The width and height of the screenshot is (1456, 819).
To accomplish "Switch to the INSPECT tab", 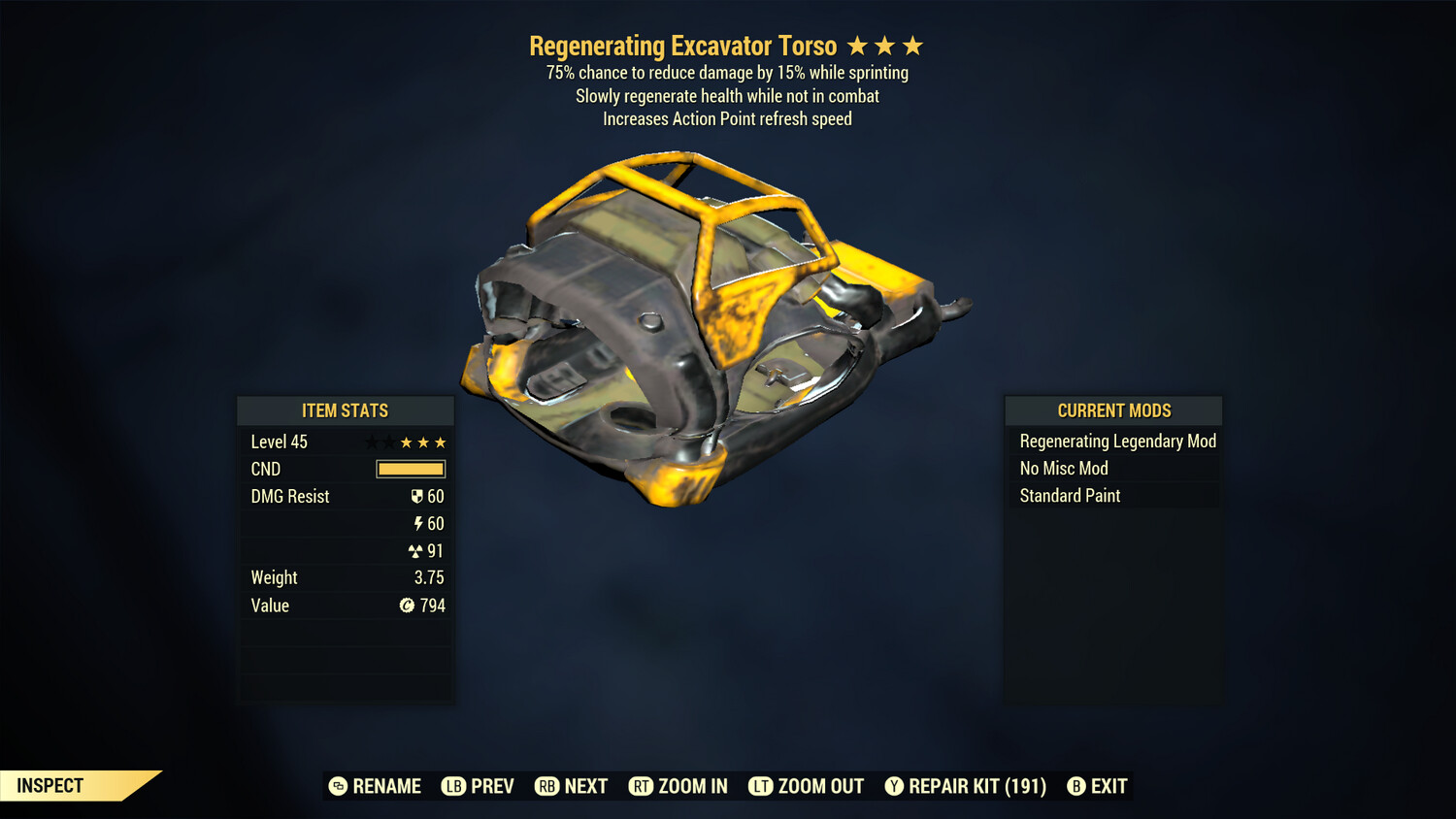I will (49, 785).
